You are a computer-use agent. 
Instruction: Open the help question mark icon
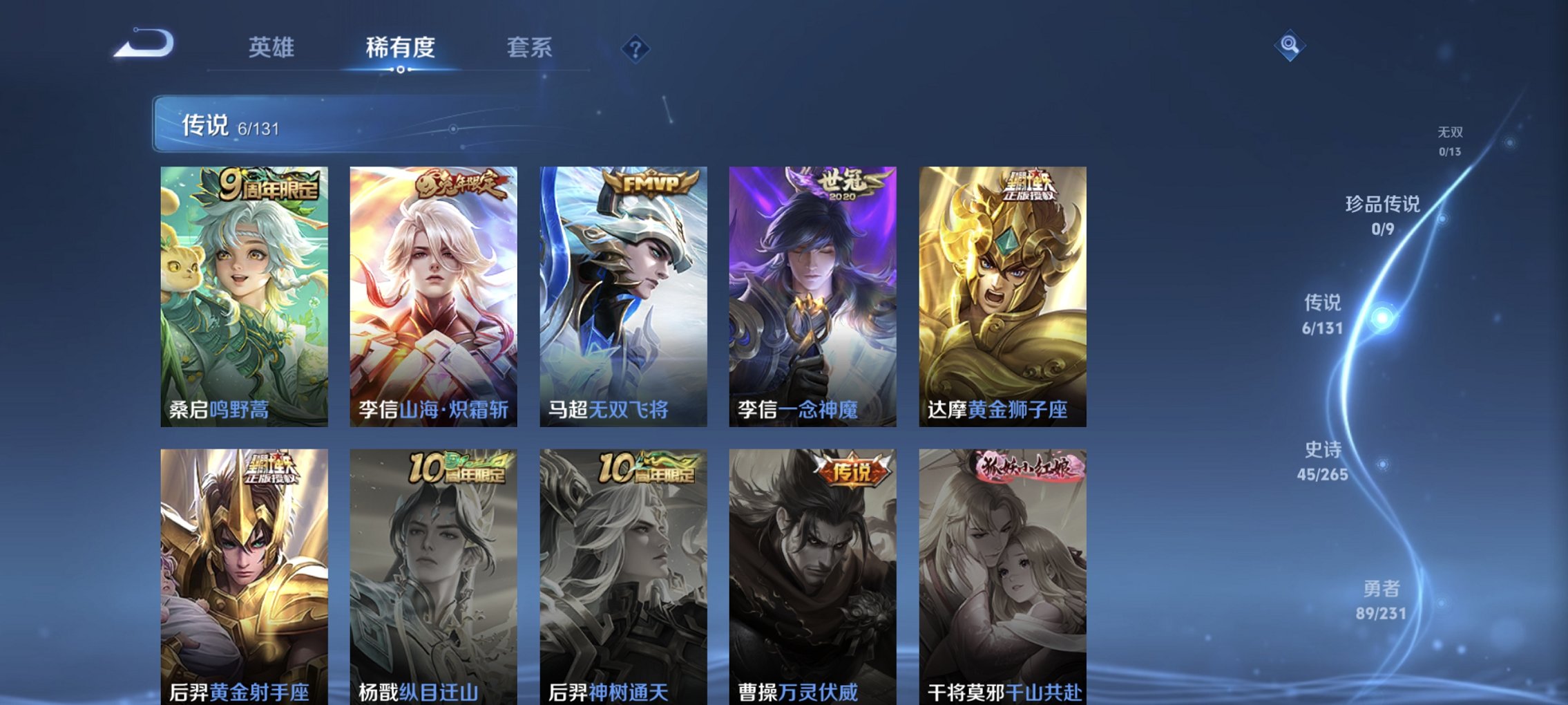tap(635, 48)
